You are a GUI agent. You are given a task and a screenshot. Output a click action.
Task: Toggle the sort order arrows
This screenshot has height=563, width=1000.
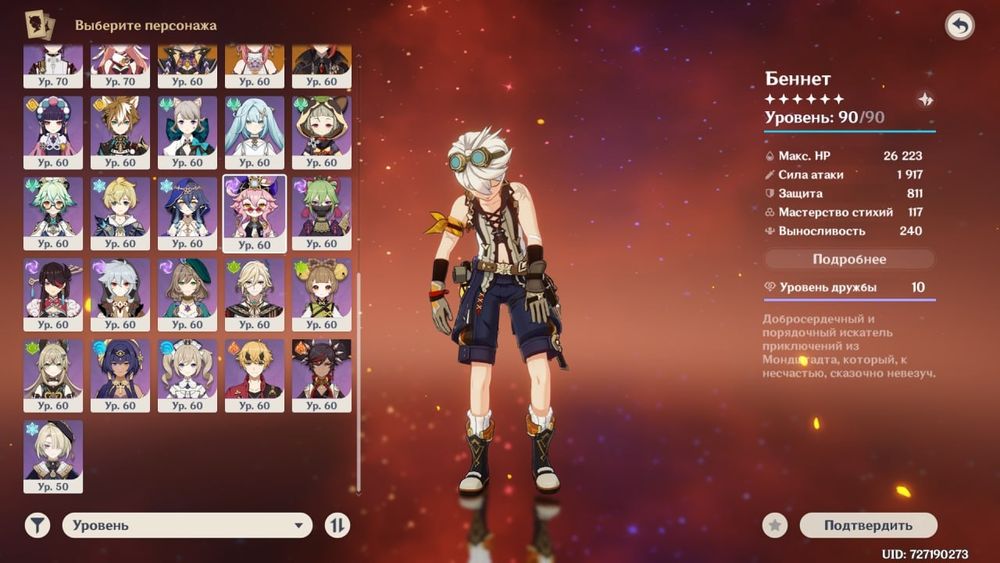click(338, 525)
